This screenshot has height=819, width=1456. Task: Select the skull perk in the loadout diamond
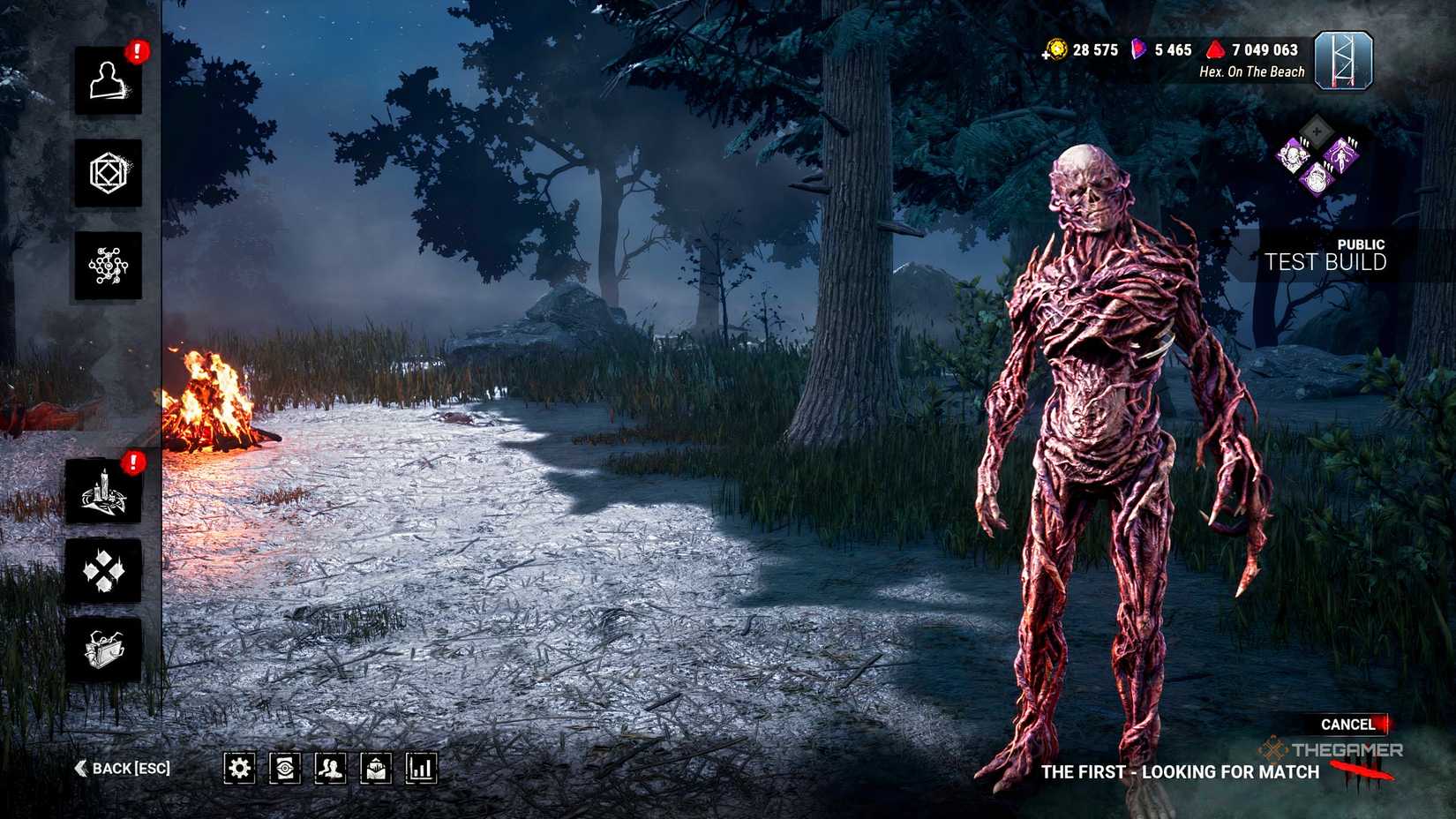tap(1295, 155)
